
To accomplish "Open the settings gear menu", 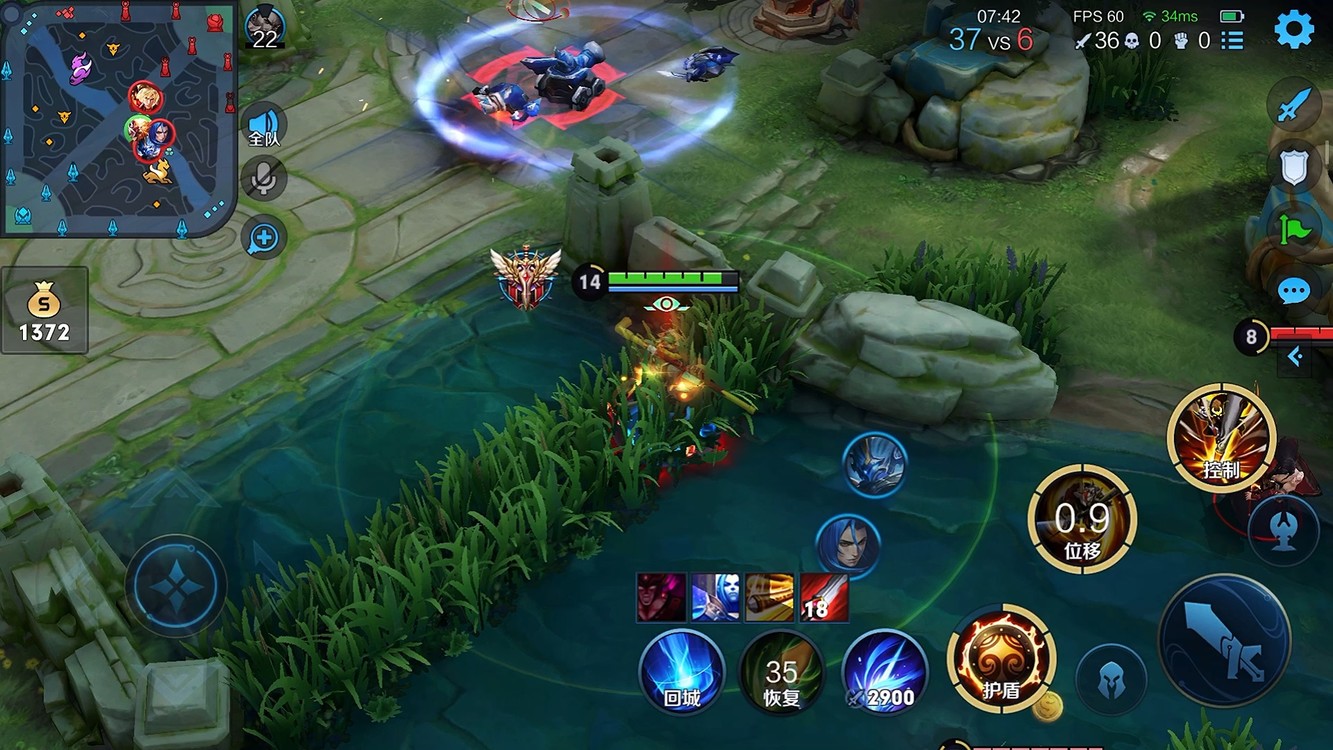I will coord(1293,30).
